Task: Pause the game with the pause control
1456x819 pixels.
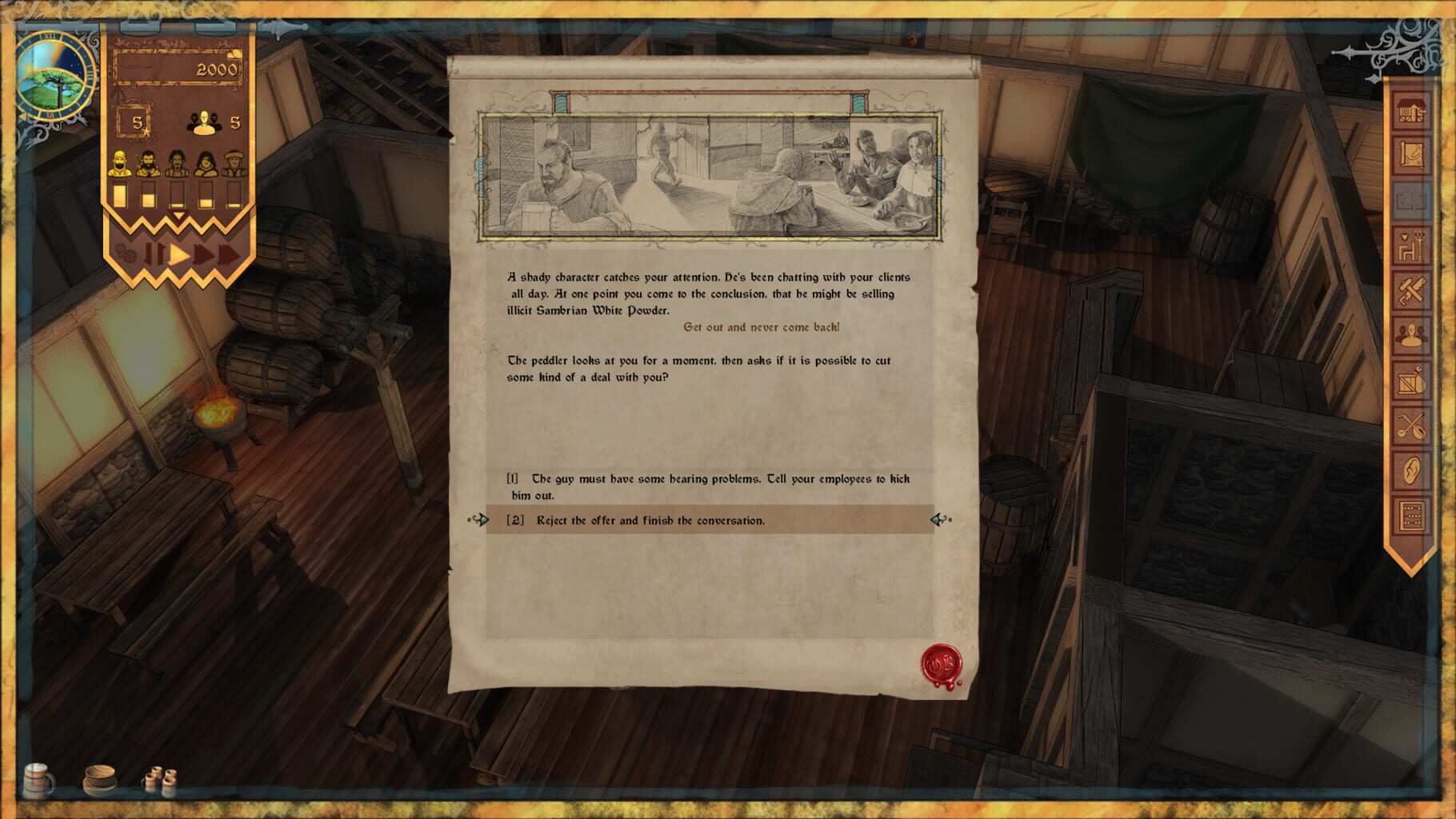Action: 154,253
